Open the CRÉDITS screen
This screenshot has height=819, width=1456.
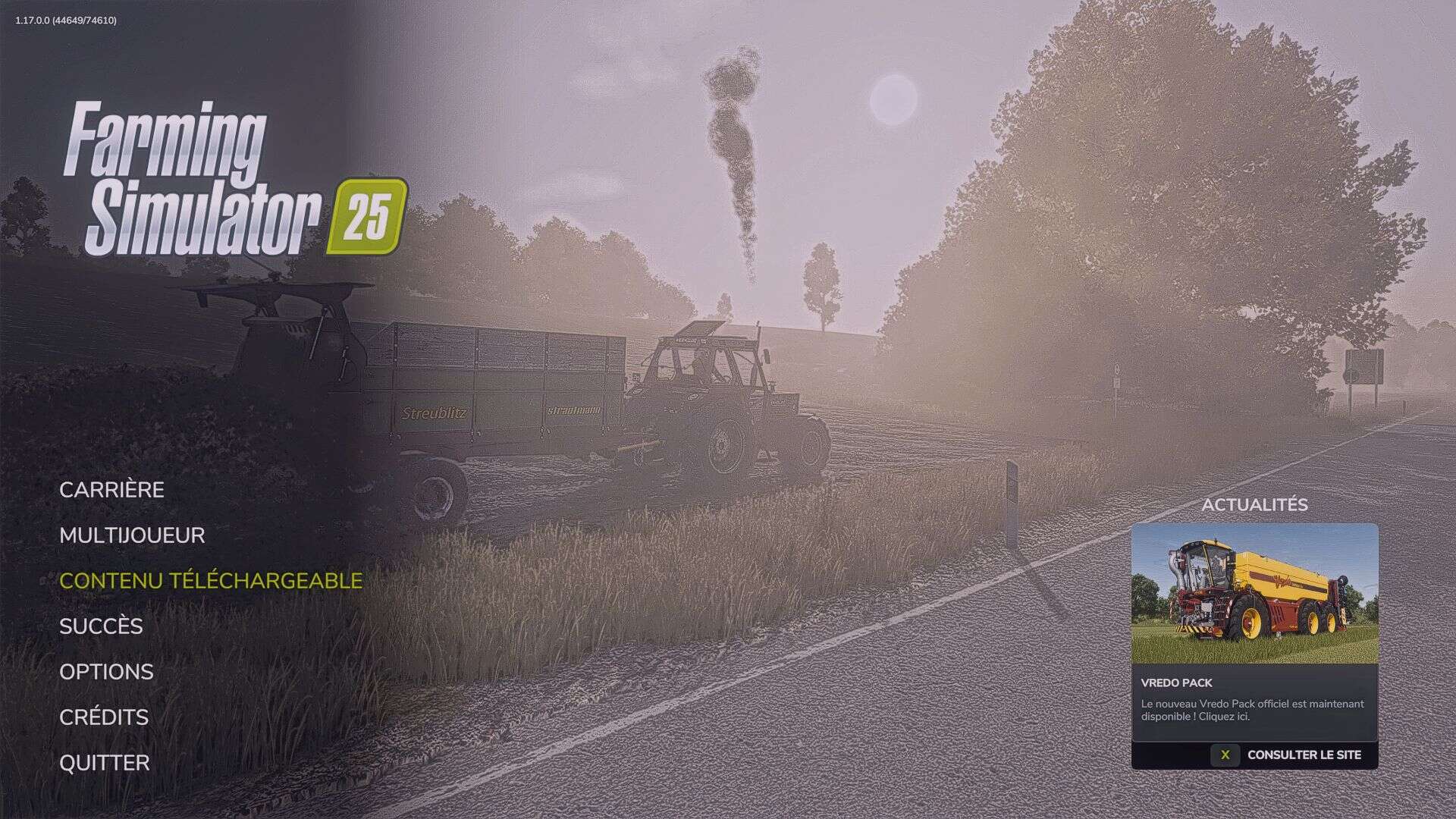(x=104, y=717)
